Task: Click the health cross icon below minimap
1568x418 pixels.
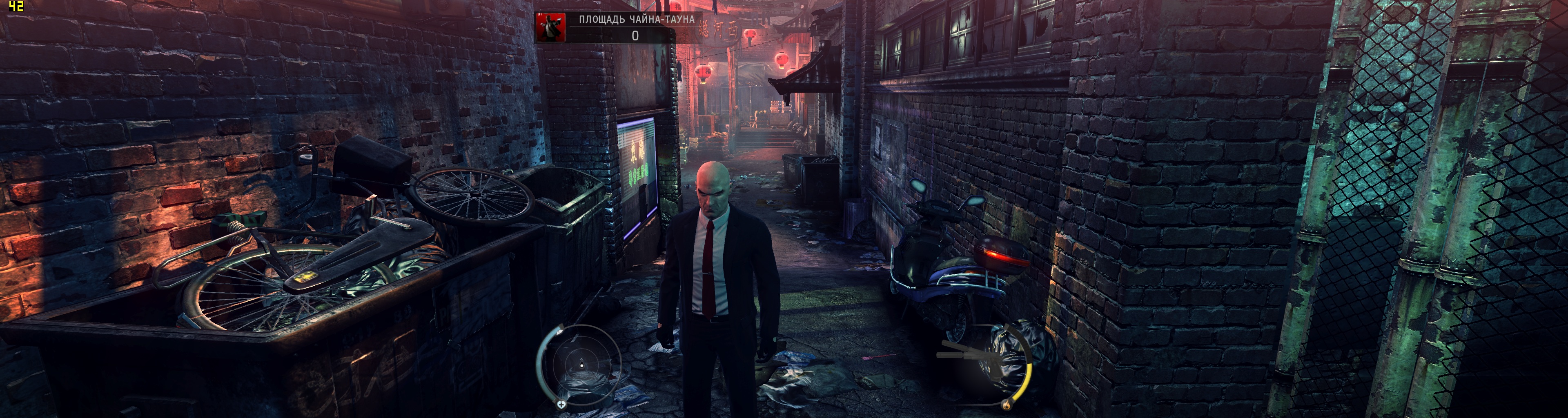Action: pos(561,404)
